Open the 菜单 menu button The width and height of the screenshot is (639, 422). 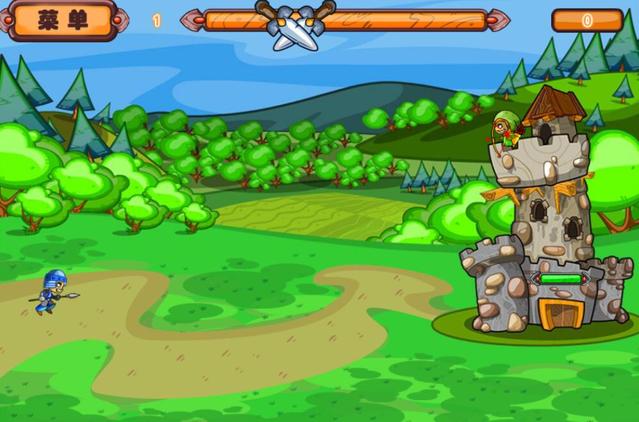click(x=64, y=19)
